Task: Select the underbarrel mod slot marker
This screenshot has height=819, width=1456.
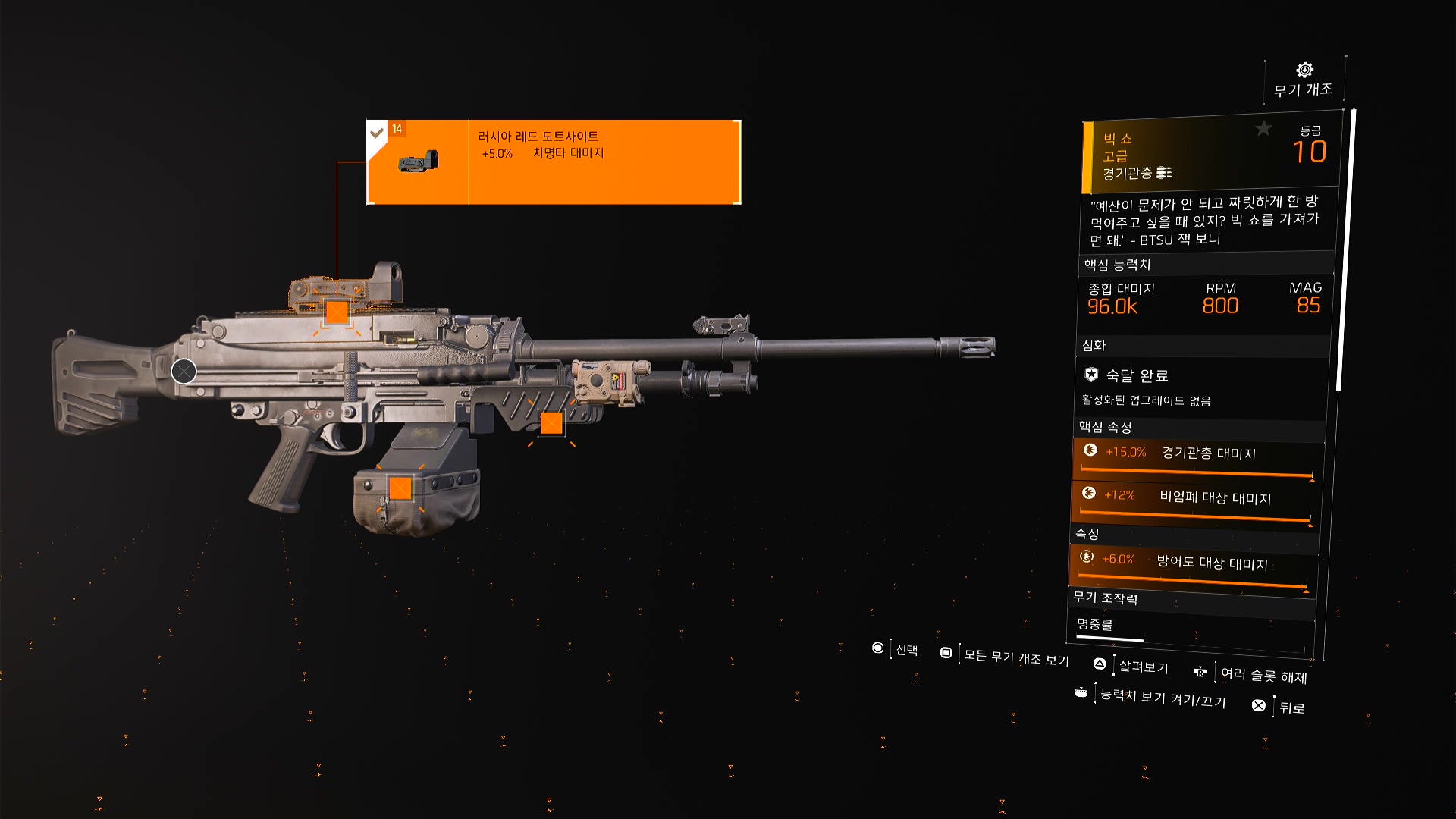Action: click(551, 423)
